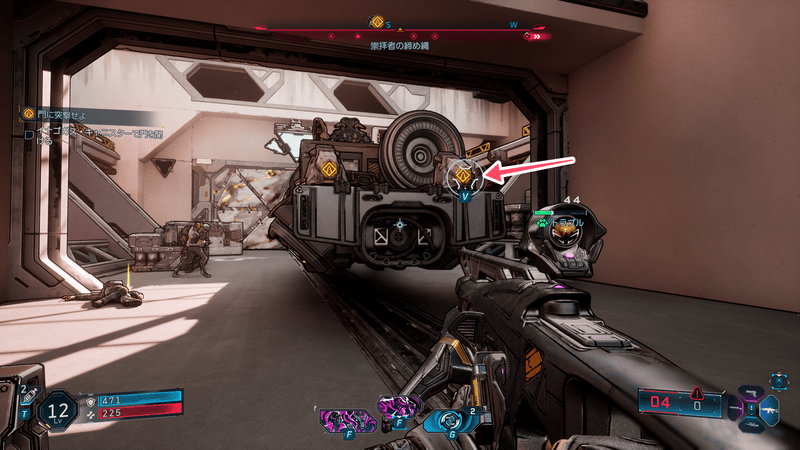Switch to the purple left weapon slot
Screen dimensions: 800x450
[736, 408]
